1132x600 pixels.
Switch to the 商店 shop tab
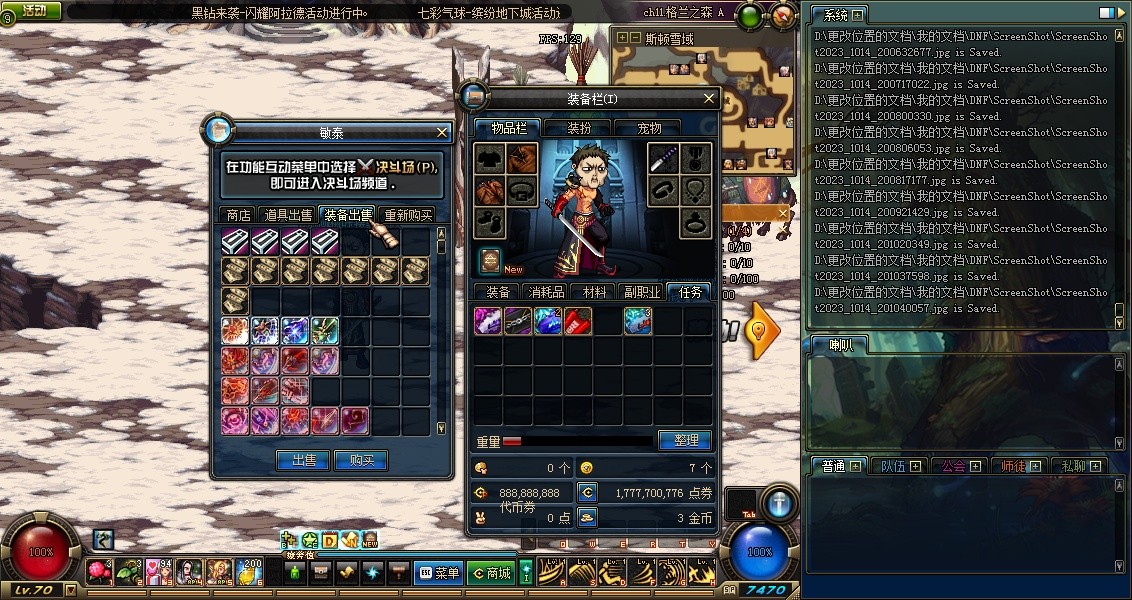(238, 215)
